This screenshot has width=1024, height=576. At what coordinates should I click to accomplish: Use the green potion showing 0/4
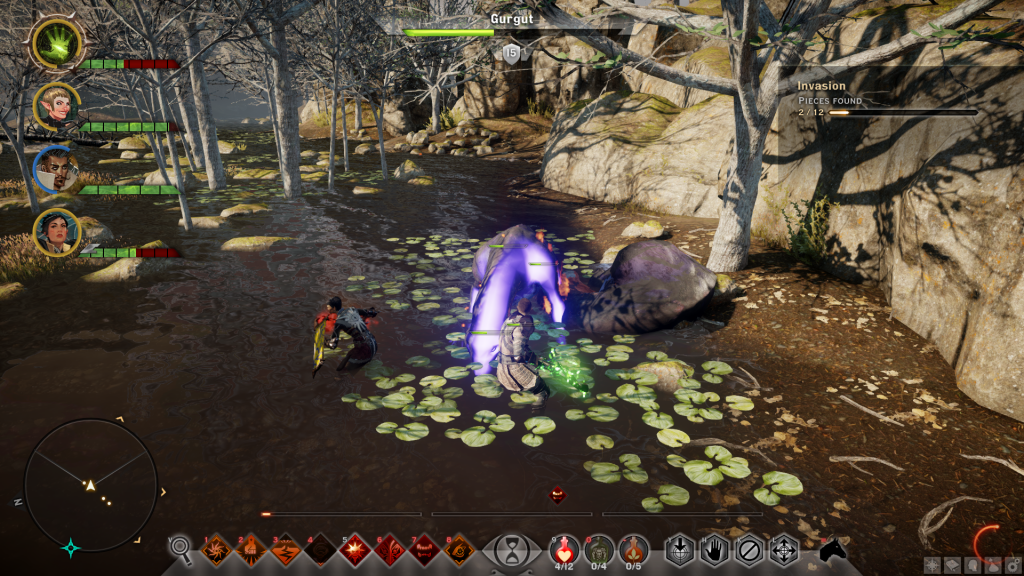click(599, 549)
